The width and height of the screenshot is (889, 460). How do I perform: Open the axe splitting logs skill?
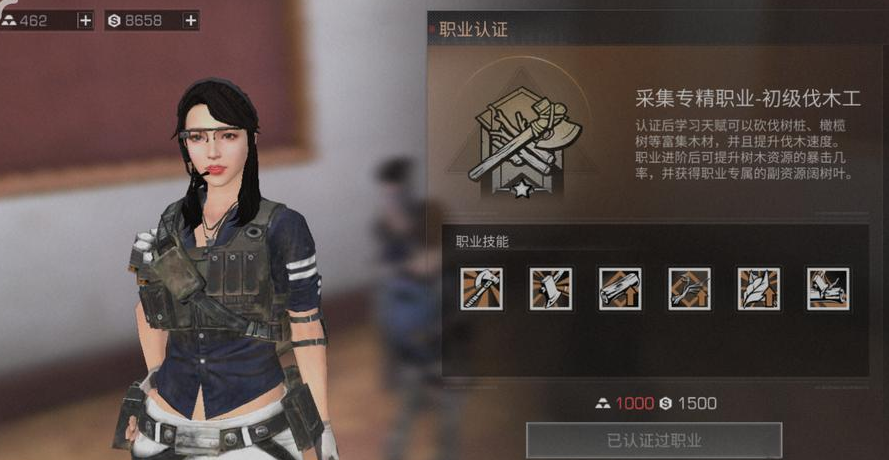[827, 288]
